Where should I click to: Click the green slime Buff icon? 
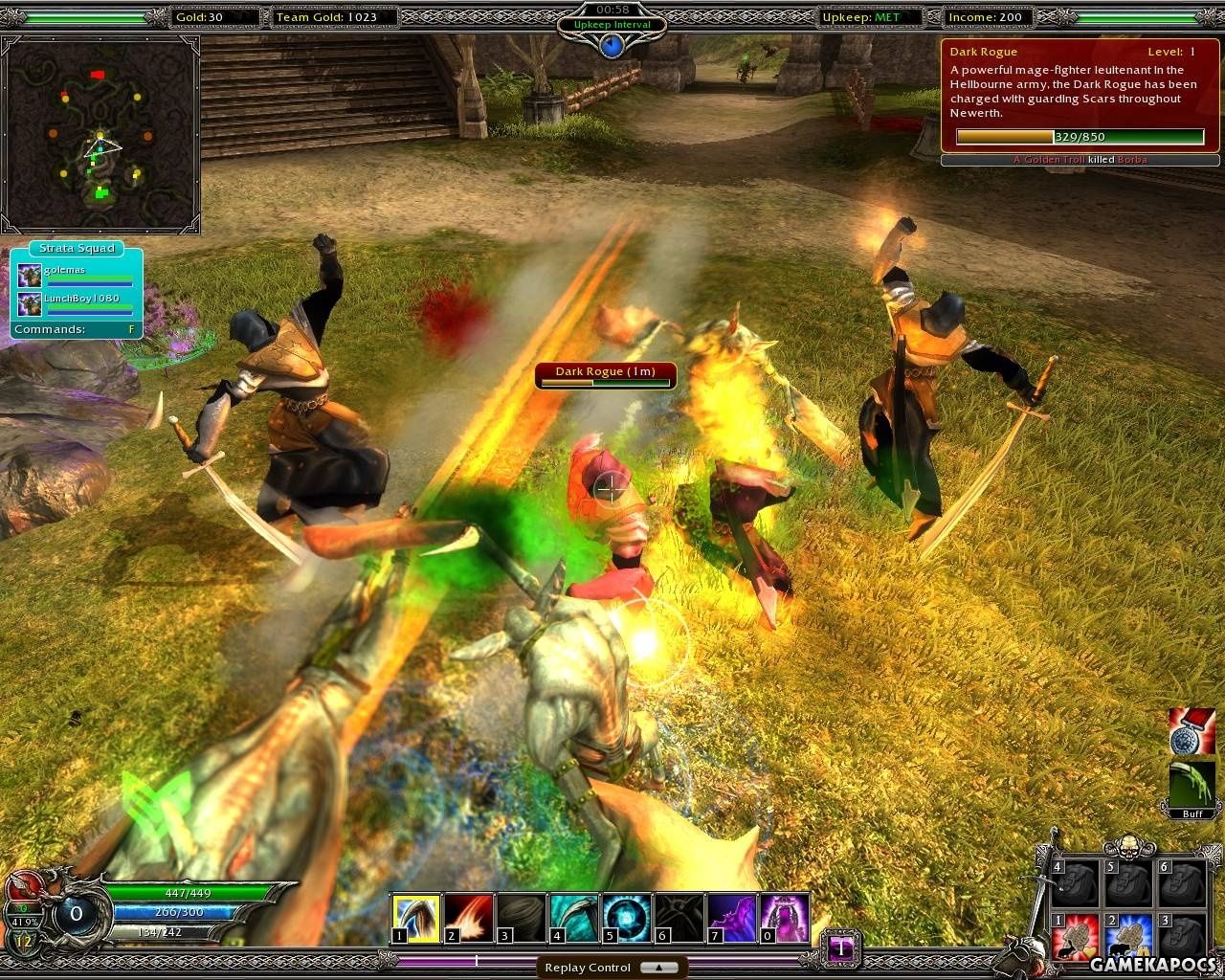click(x=1192, y=787)
